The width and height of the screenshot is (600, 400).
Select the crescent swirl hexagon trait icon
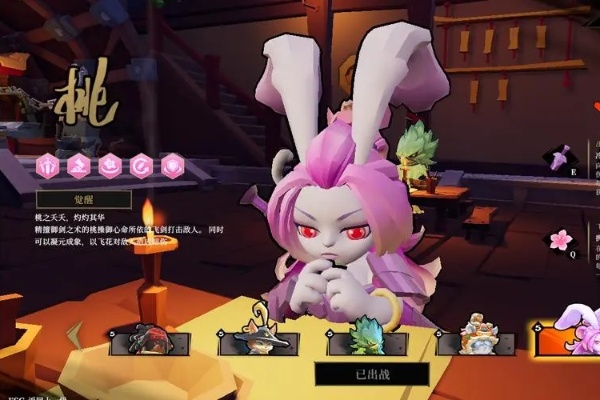[x=141, y=164]
